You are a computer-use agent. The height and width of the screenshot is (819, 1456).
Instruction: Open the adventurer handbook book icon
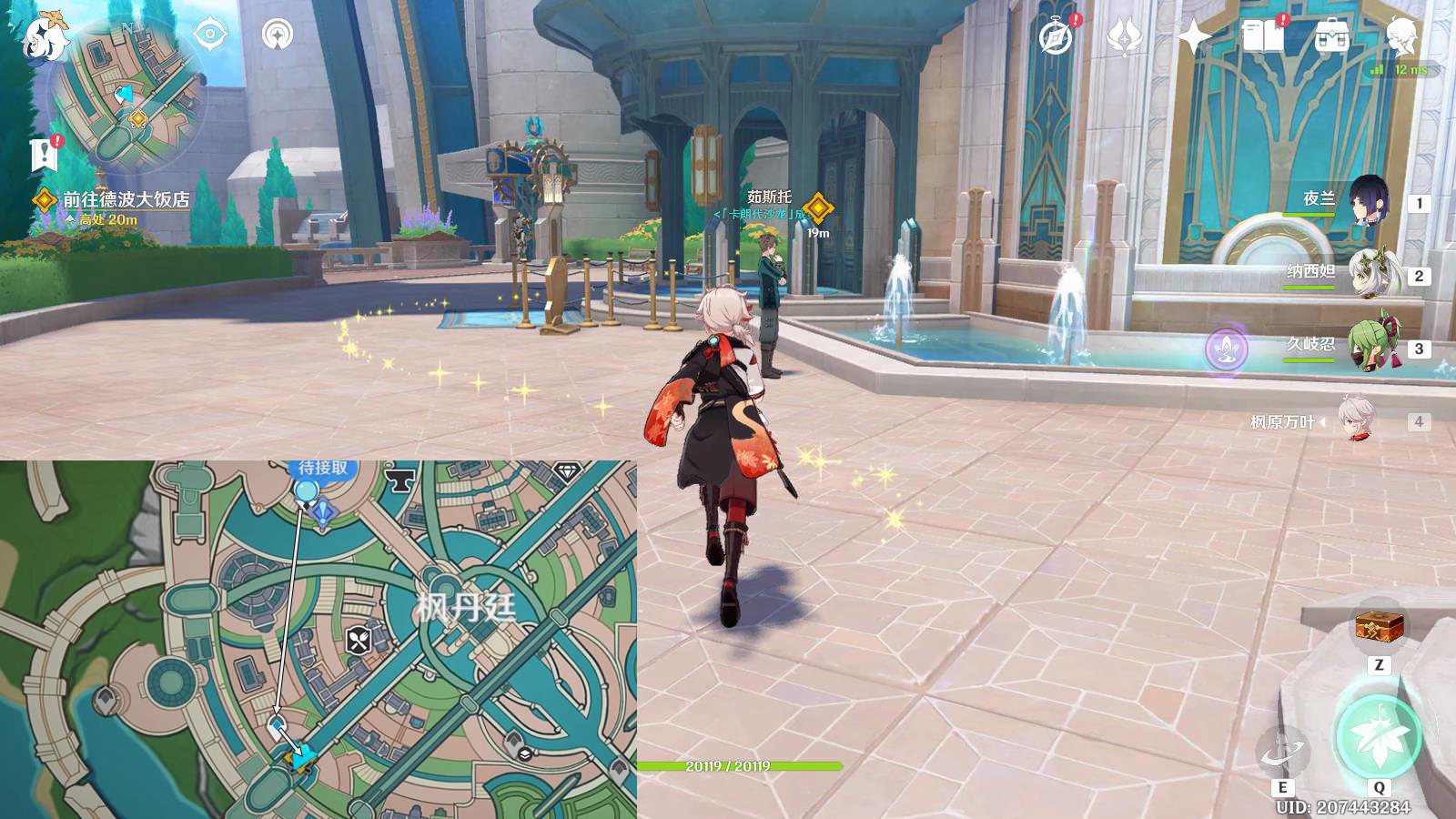1262,37
